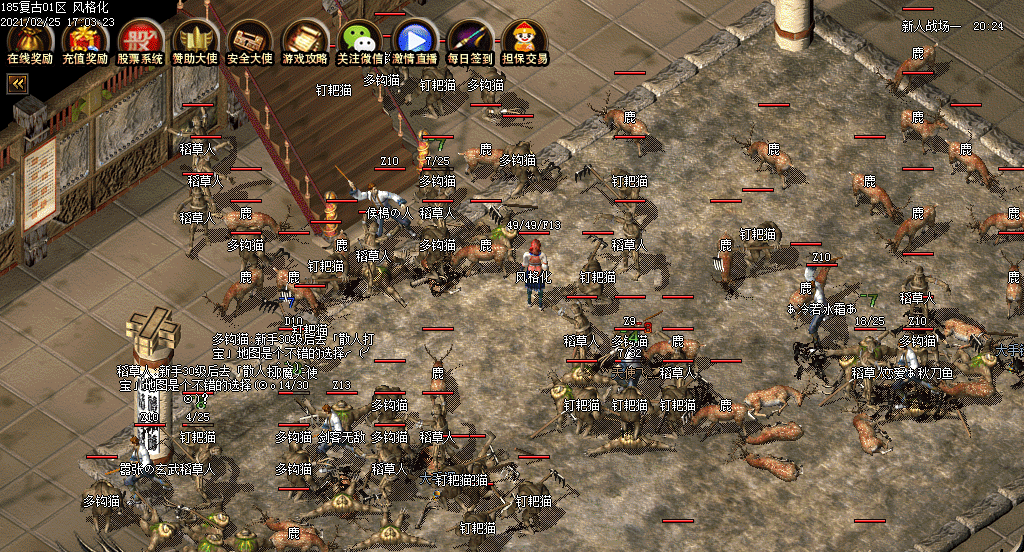The height and width of the screenshot is (552, 1024).
Task: Open the 在线奖励 online rewards icon
Action: point(30,41)
